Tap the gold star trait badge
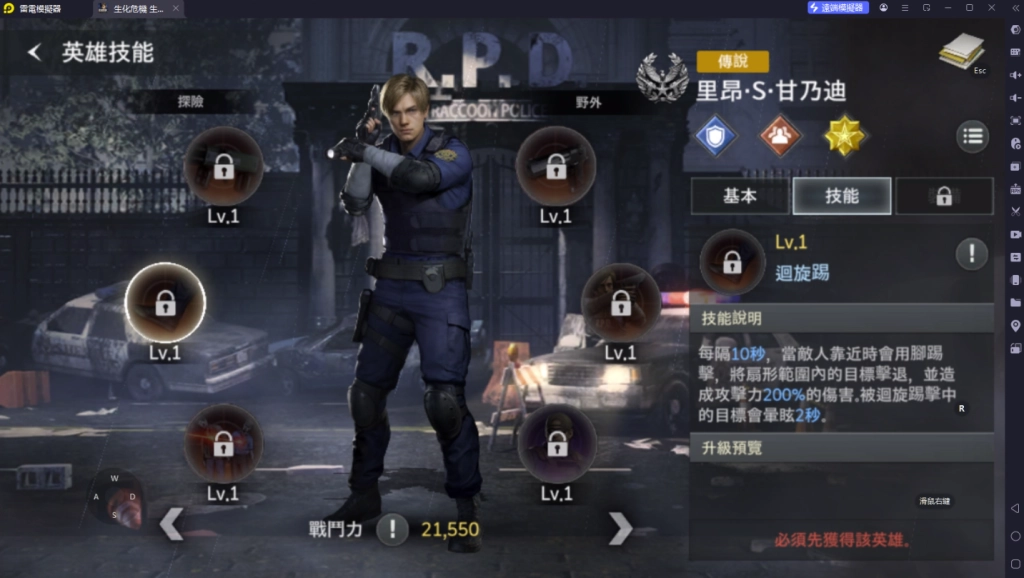The height and width of the screenshot is (578, 1024). coord(844,136)
